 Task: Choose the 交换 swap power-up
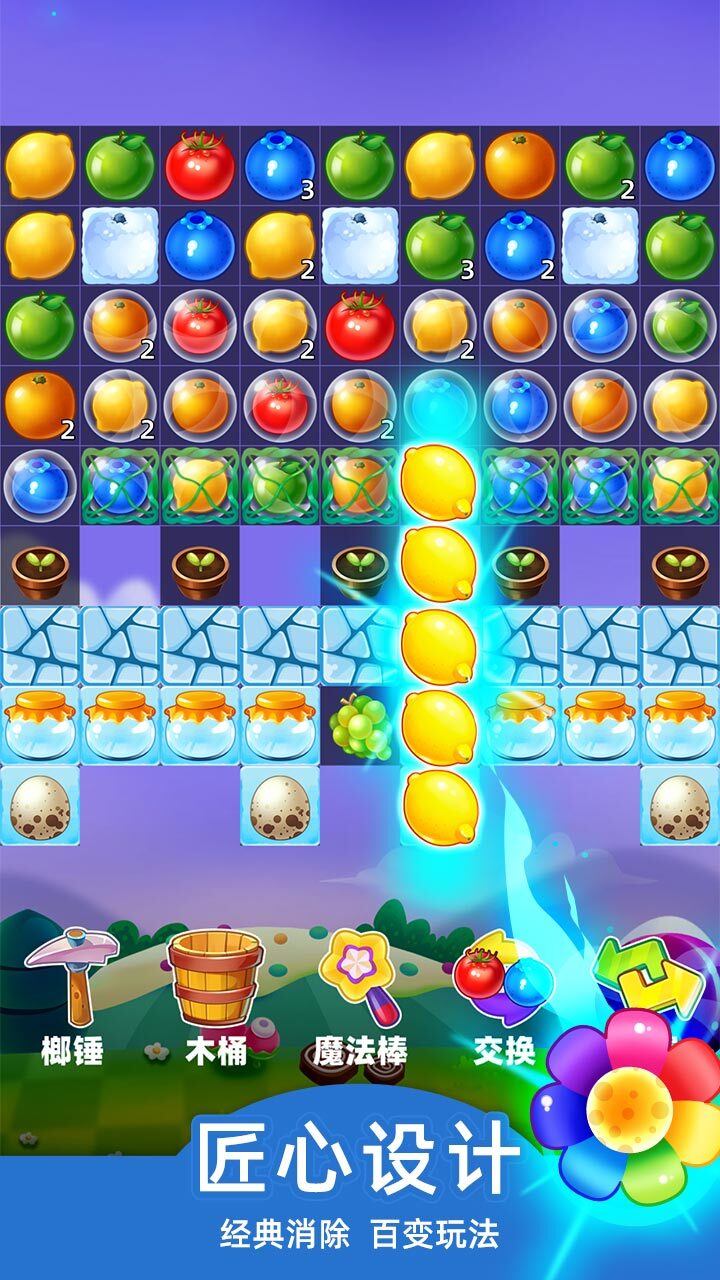pyautogui.click(x=503, y=985)
